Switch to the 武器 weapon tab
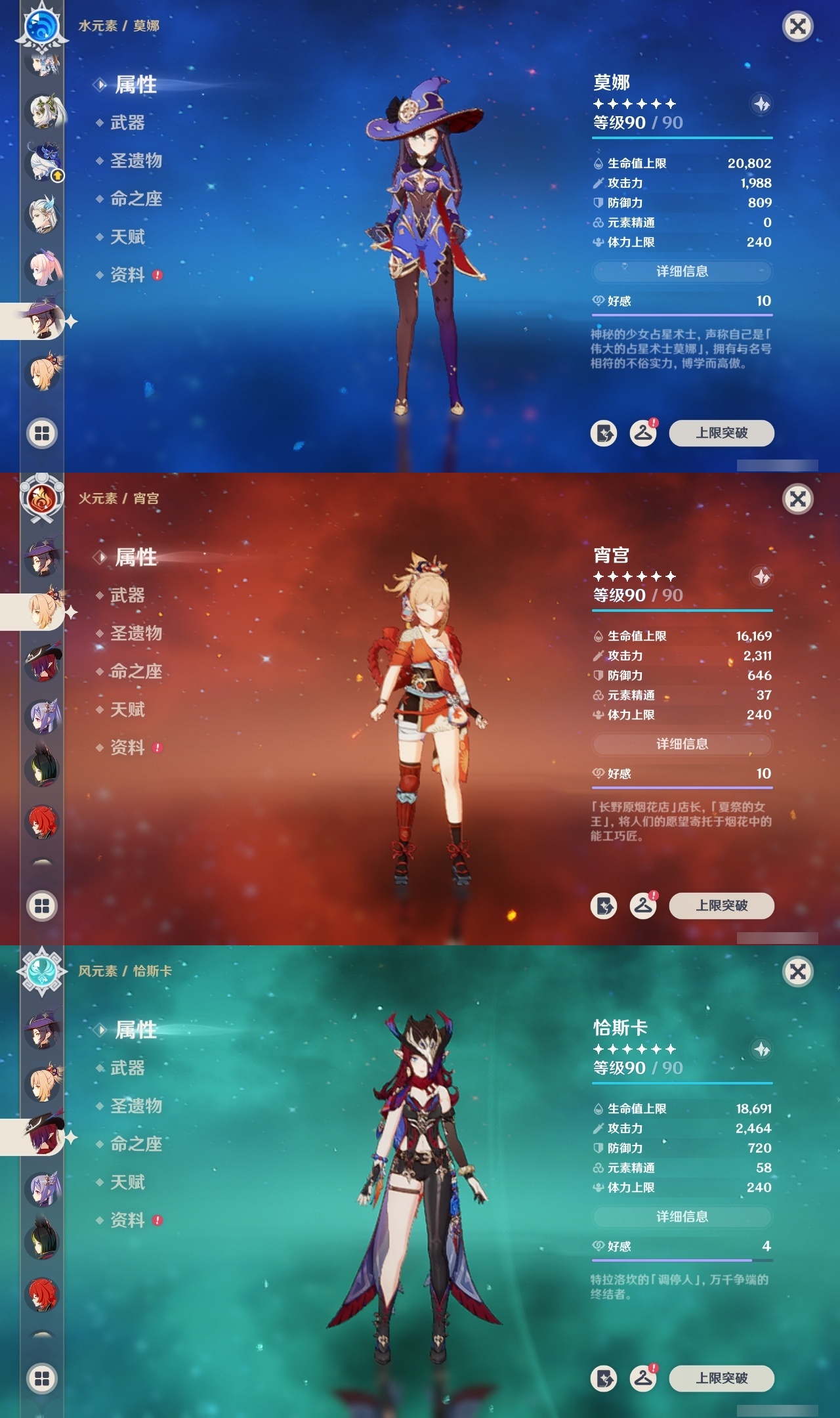Screen dimensions: 840x1418 coord(127,123)
